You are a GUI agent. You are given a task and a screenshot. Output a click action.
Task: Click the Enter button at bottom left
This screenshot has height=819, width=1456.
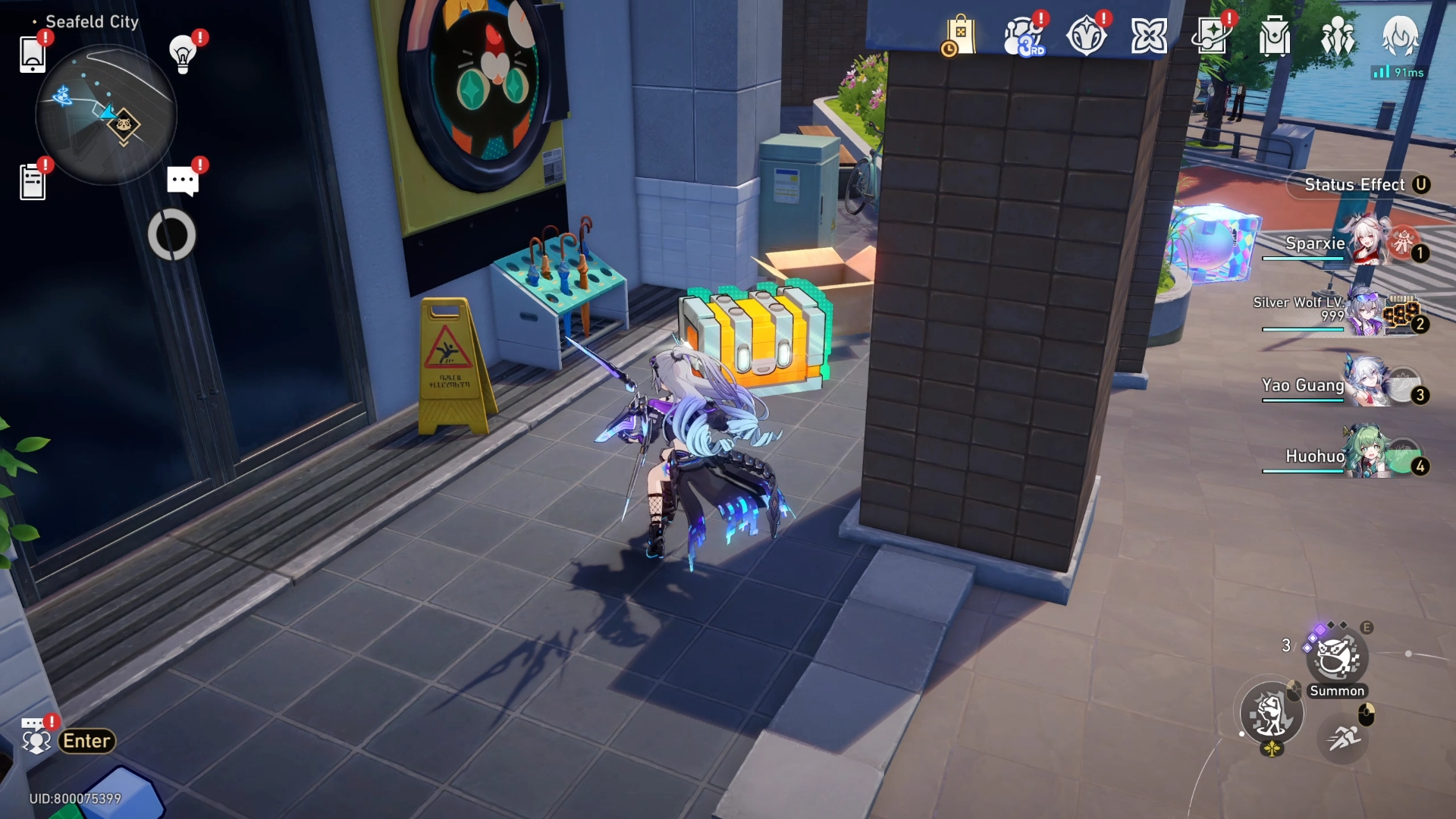click(86, 741)
